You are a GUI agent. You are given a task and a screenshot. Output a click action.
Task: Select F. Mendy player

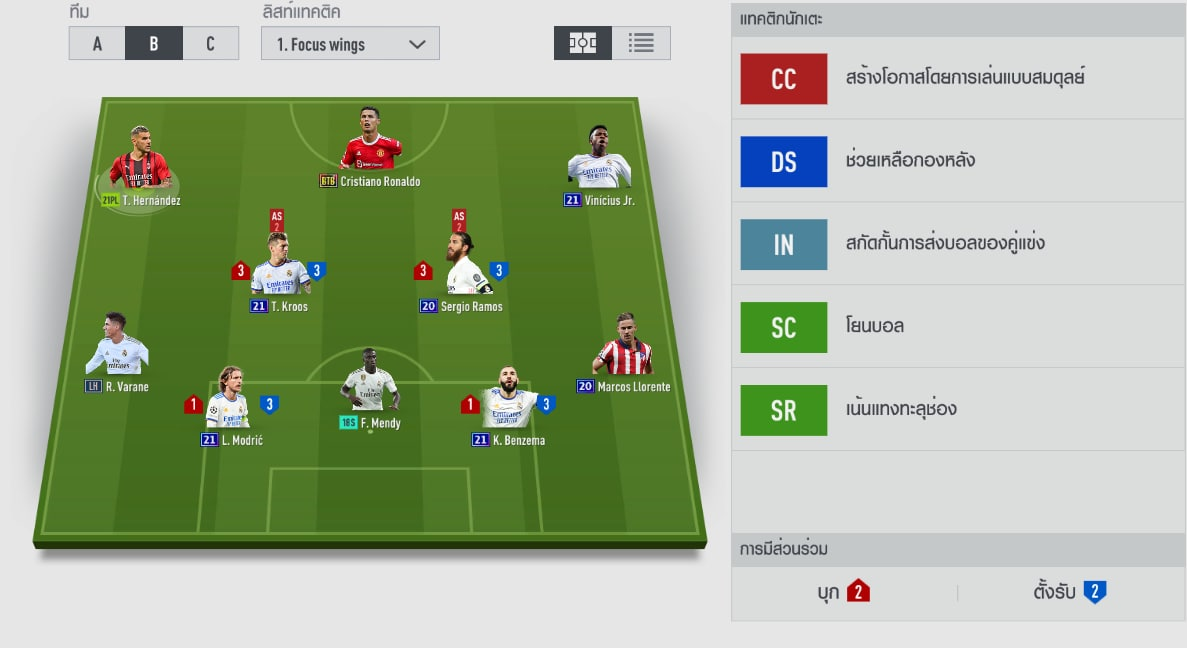coord(370,387)
